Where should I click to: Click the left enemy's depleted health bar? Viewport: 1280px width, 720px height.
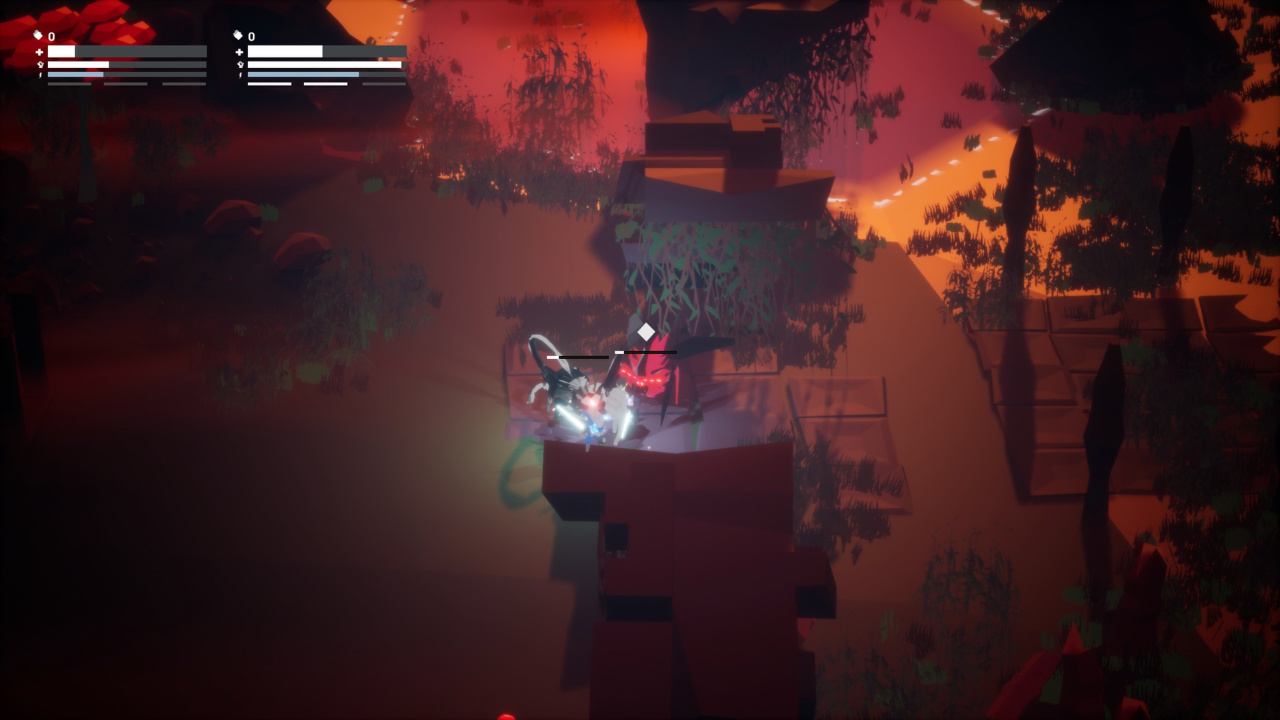(578, 357)
